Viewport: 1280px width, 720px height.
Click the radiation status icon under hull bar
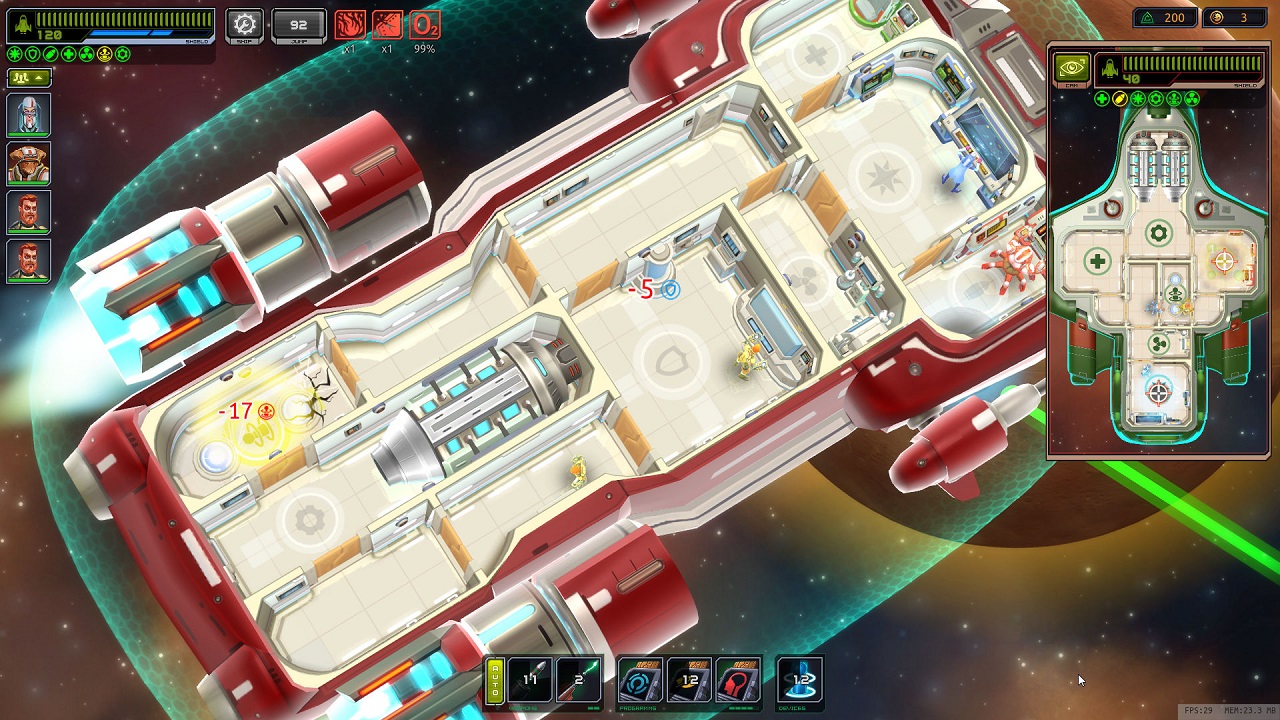pos(87,54)
